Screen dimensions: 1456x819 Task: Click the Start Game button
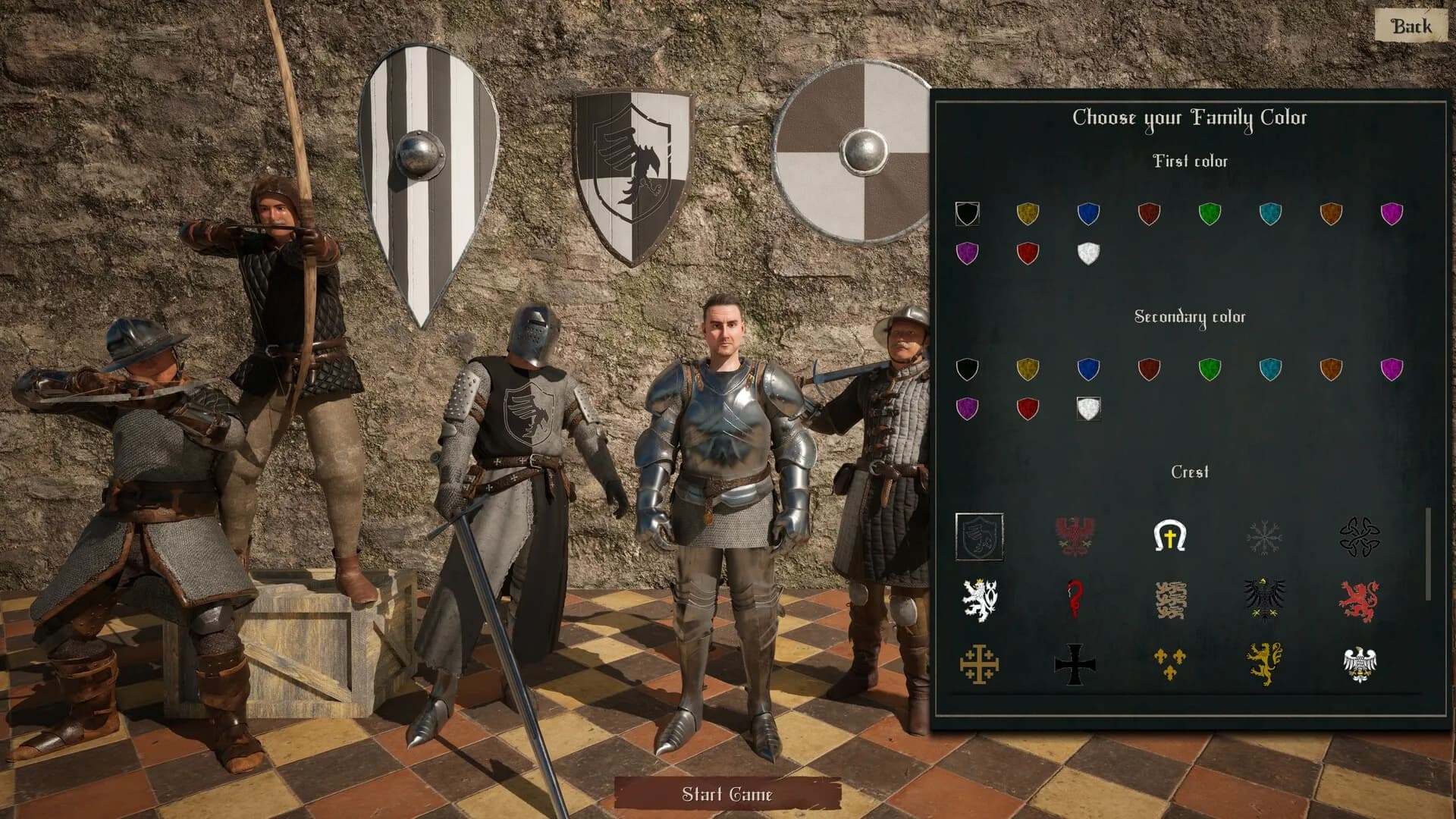(x=726, y=794)
